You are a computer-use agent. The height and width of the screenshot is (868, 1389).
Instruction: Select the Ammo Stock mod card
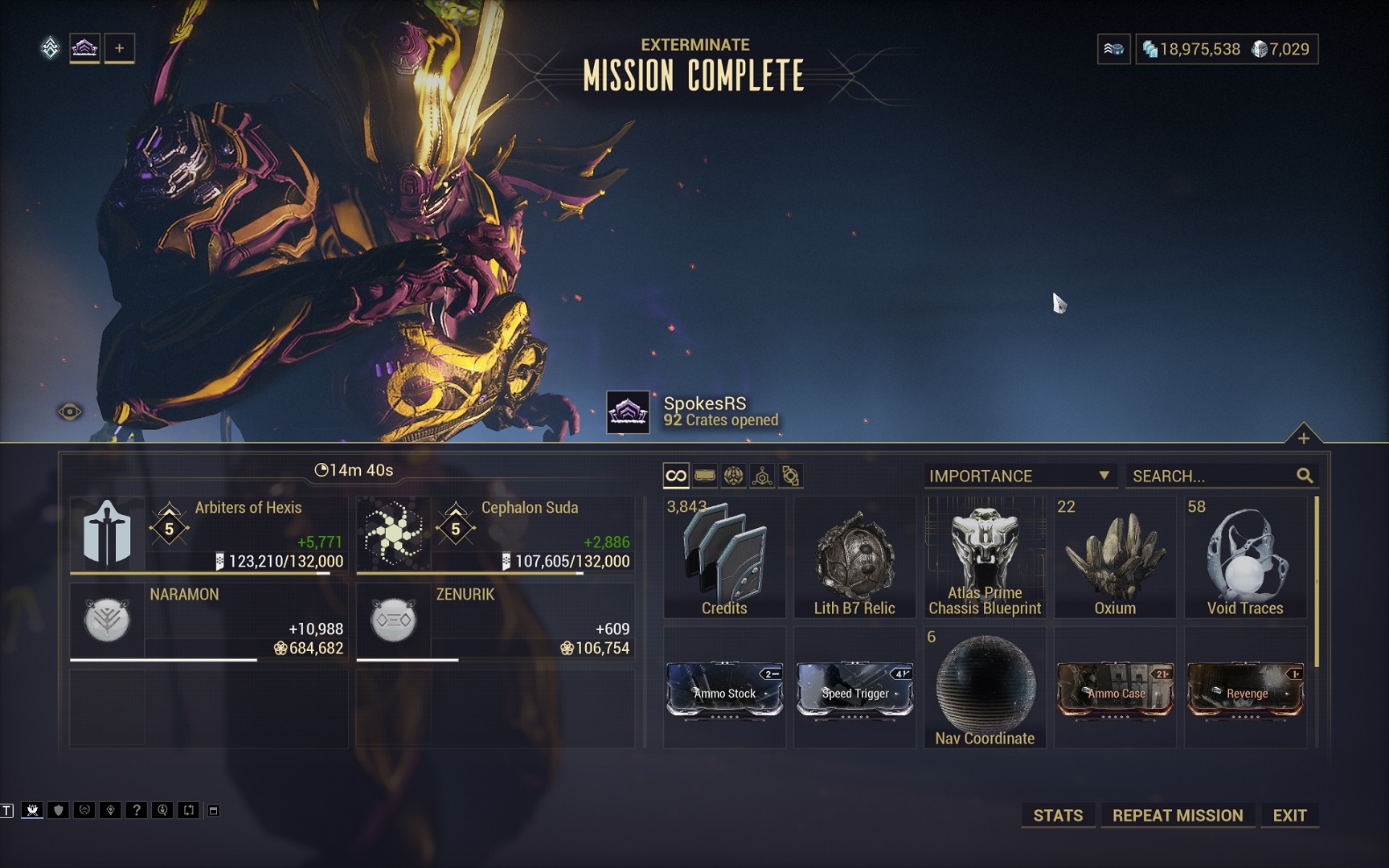724,690
